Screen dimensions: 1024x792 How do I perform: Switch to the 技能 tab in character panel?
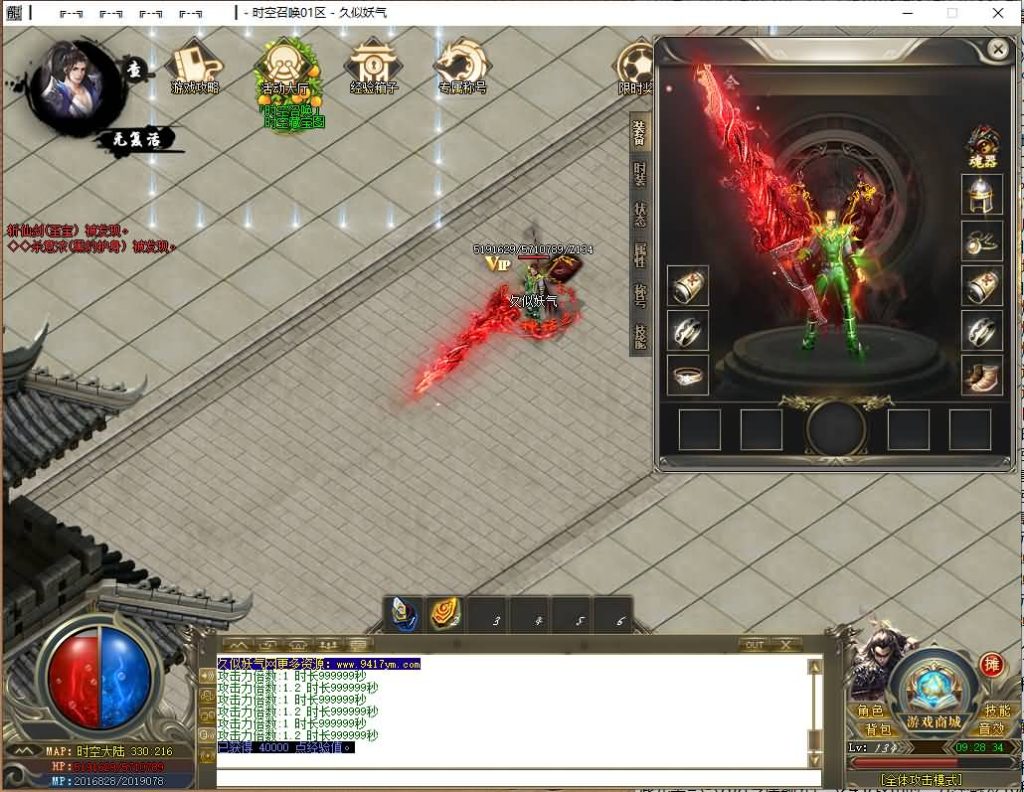(x=640, y=335)
